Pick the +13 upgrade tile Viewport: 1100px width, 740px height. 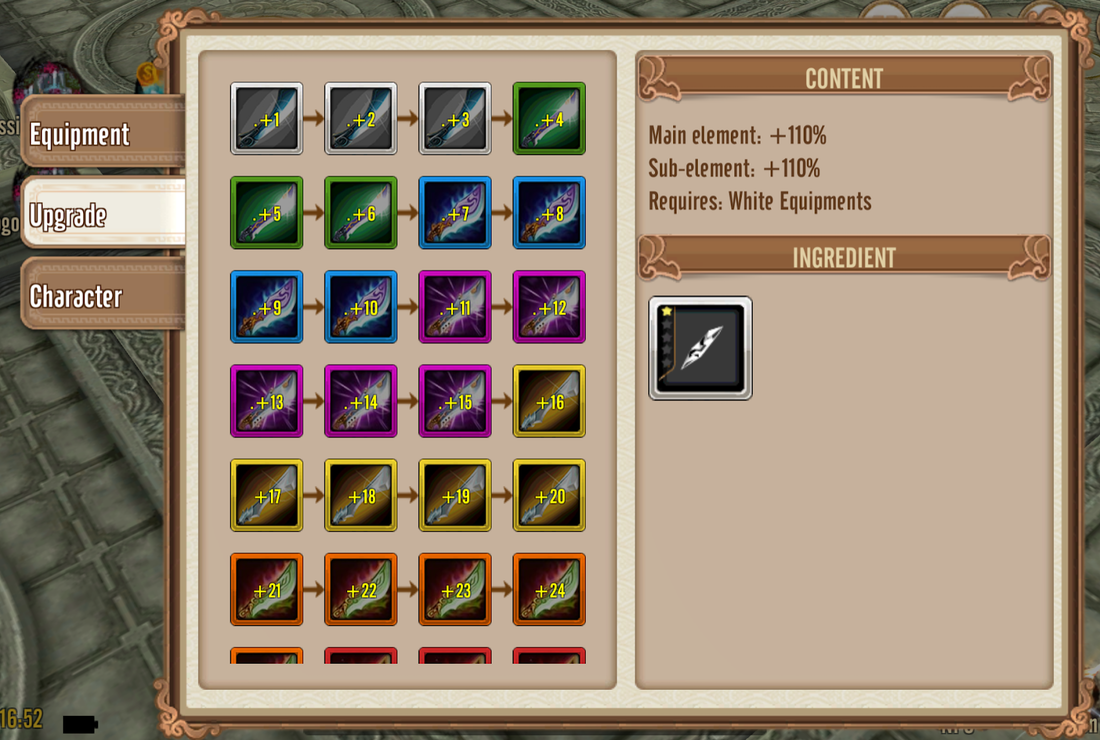tap(267, 400)
